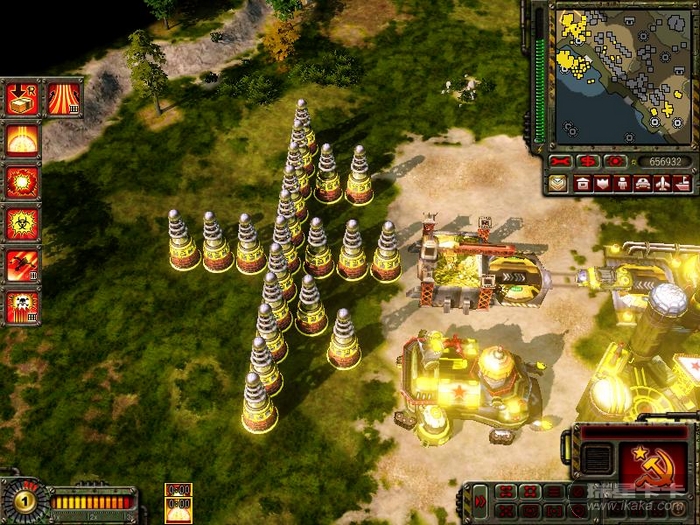
Task: Activate the red rays support power
Action: [x=64, y=98]
